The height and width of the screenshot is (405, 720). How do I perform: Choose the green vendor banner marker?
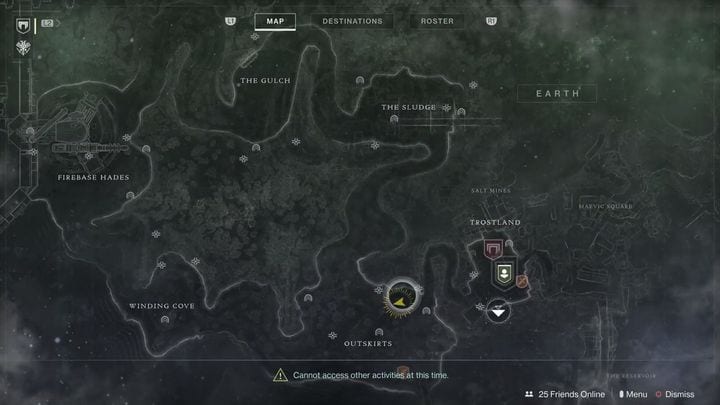(x=504, y=274)
